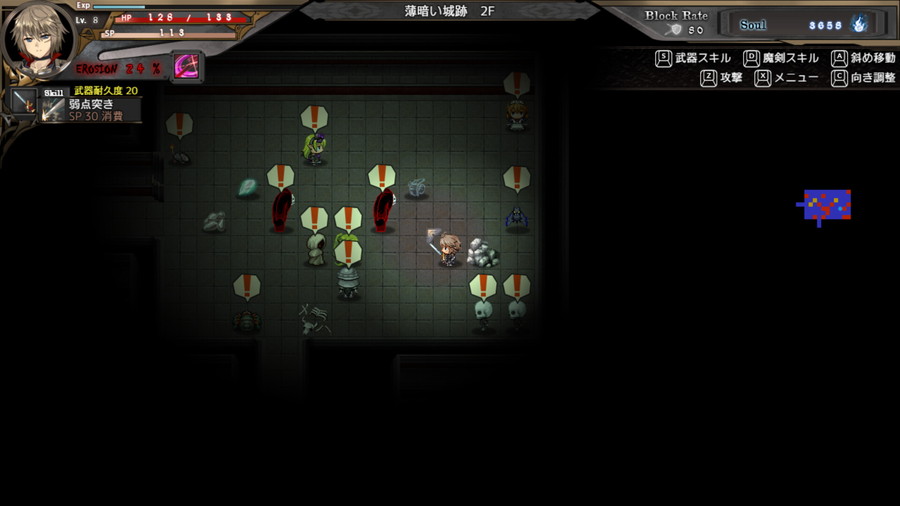Screen dimensions: 900x506
Task: Open the dungeon minimap
Action: [826, 206]
